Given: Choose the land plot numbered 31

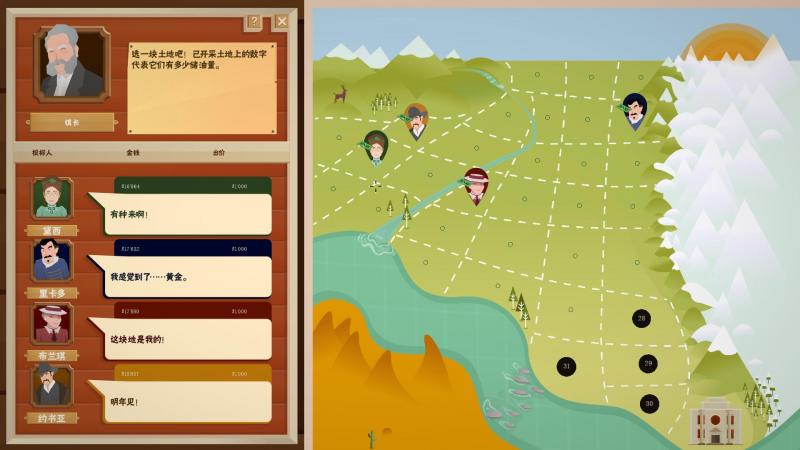Looking at the screenshot, I should [x=566, y=366].
